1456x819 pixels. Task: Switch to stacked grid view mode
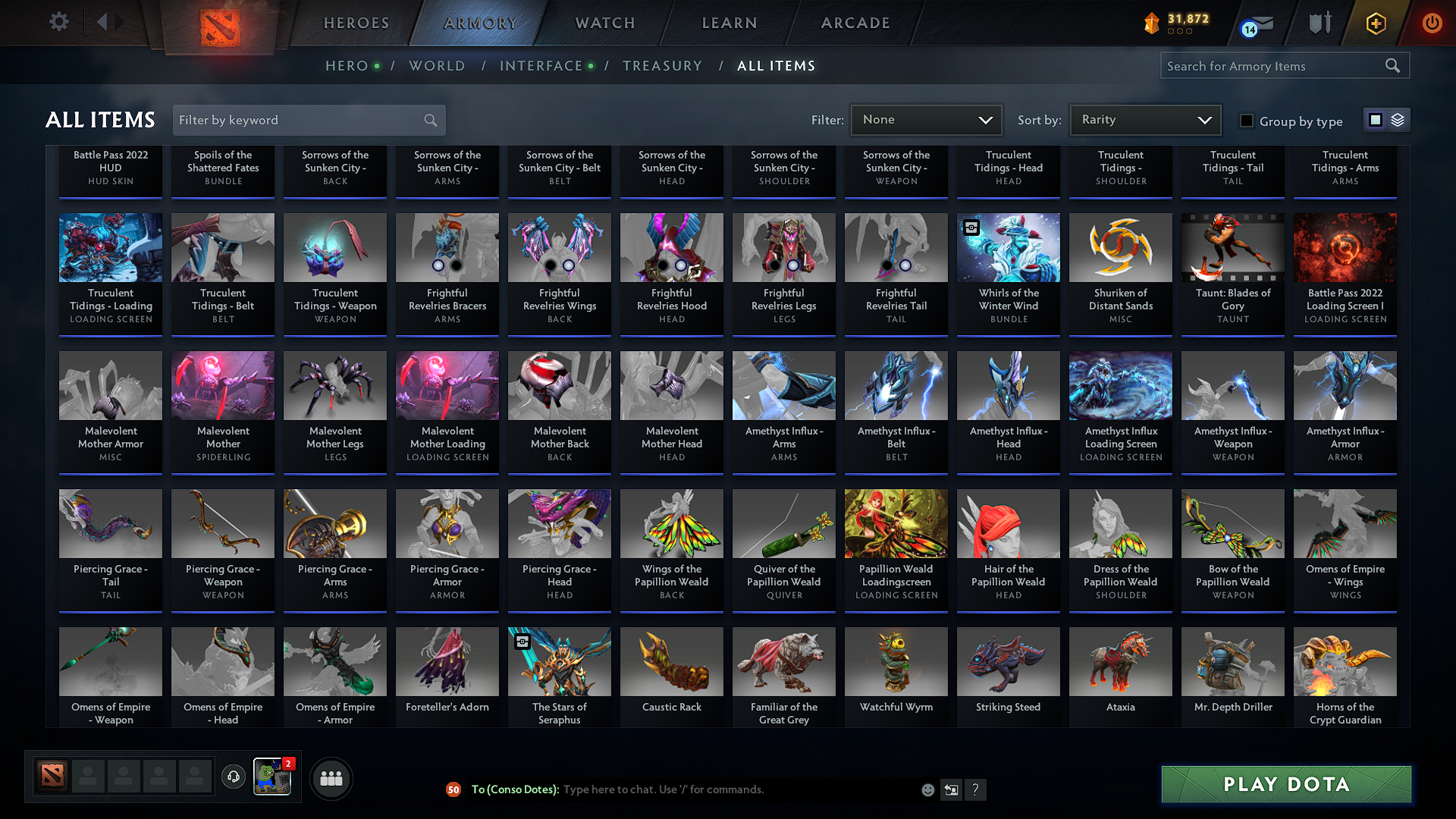pyautogui.click(x=1396, y=119)
